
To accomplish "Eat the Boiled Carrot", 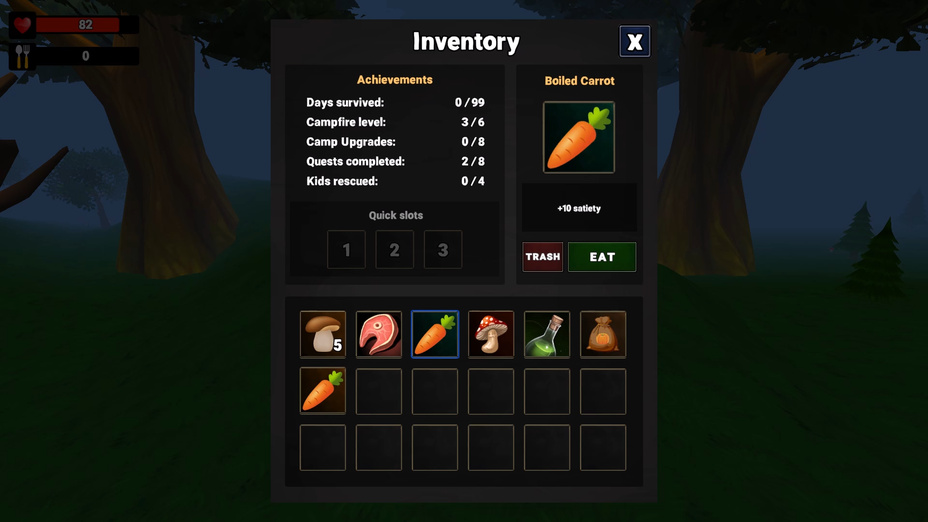I will tap(602, 257).
